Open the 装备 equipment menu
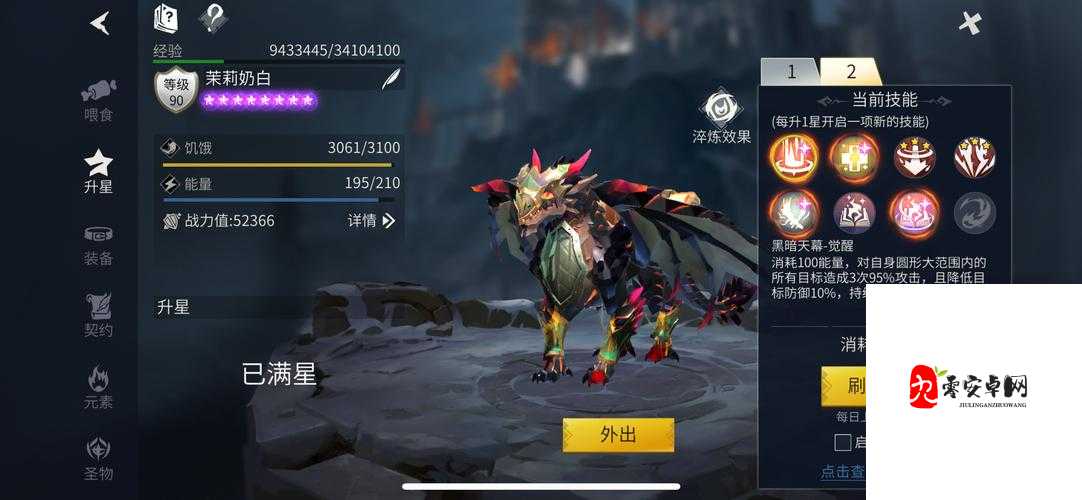This screenshot has width=1082, height=500. 98,245
